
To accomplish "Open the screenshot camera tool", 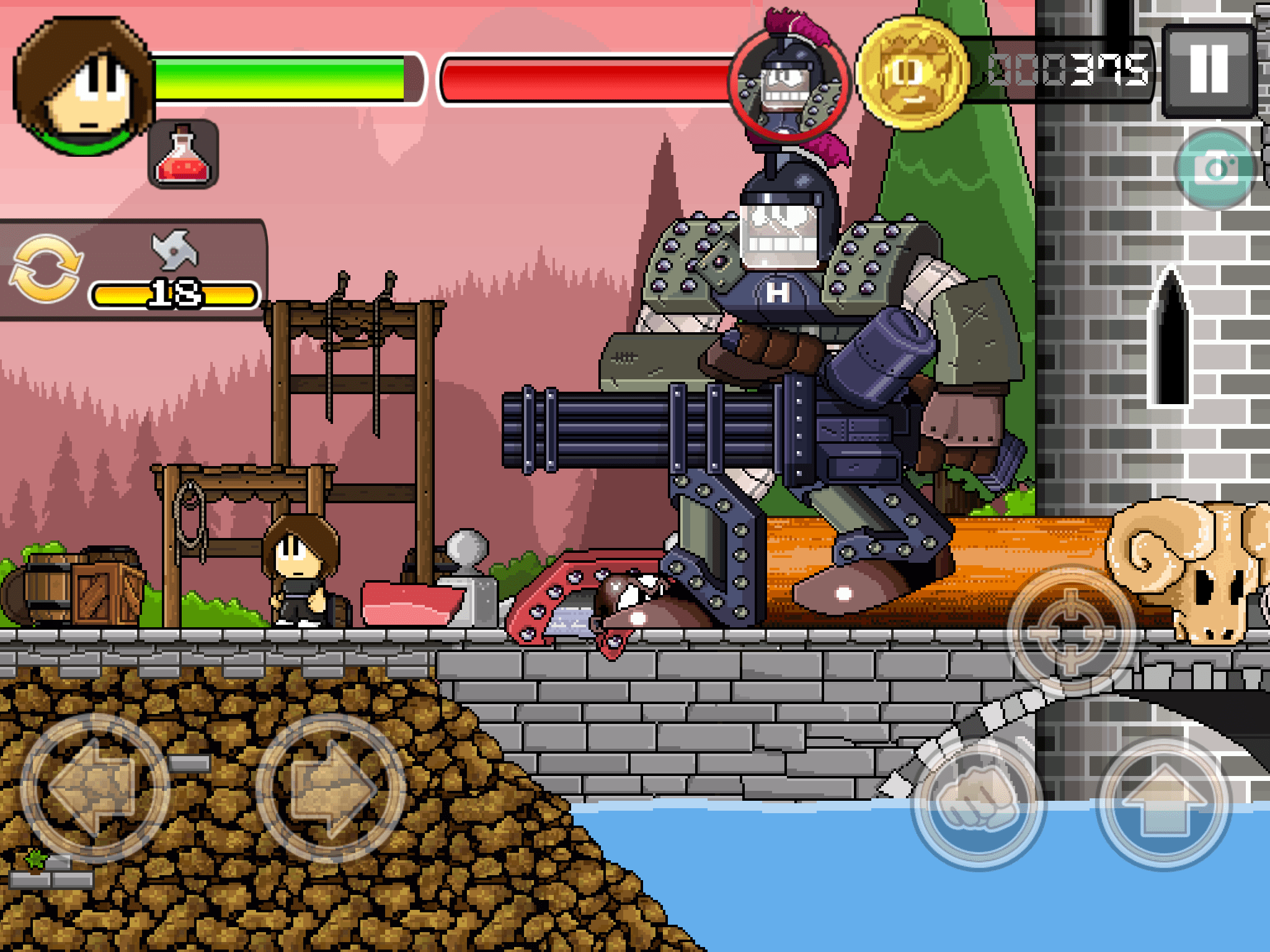I will coord(1215,166).
